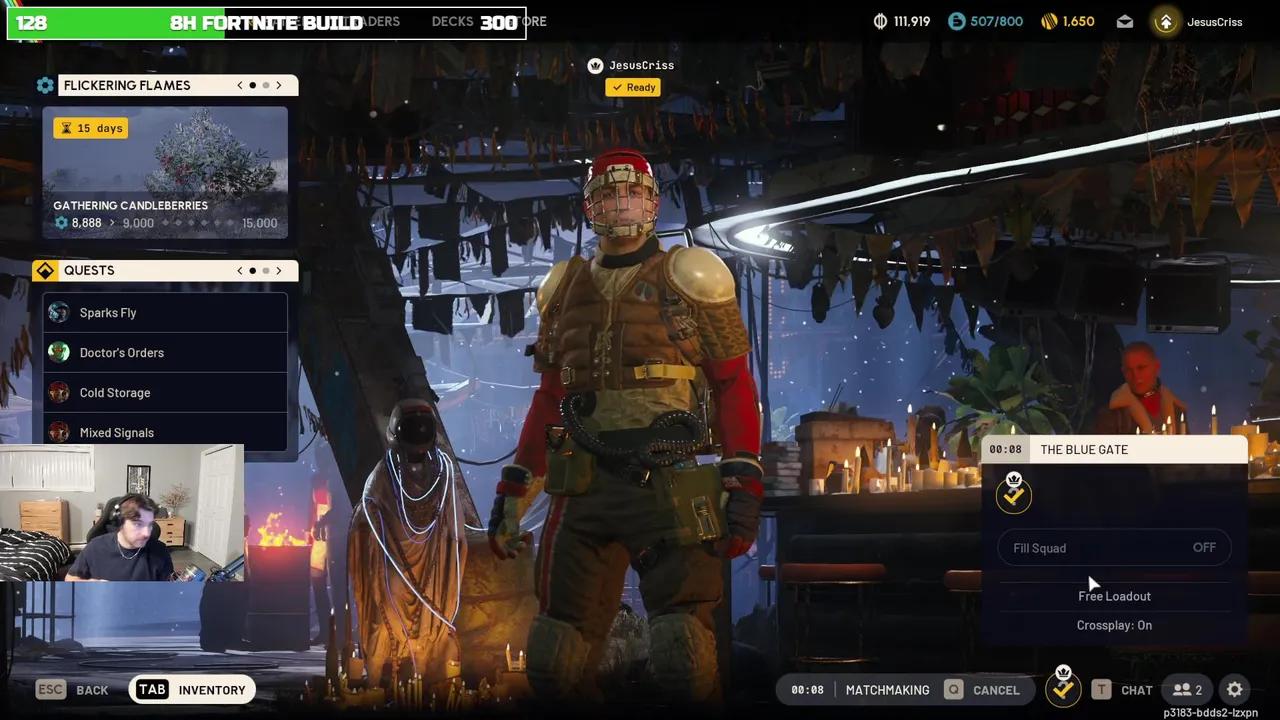Switch to the DECKS tab

452,21
